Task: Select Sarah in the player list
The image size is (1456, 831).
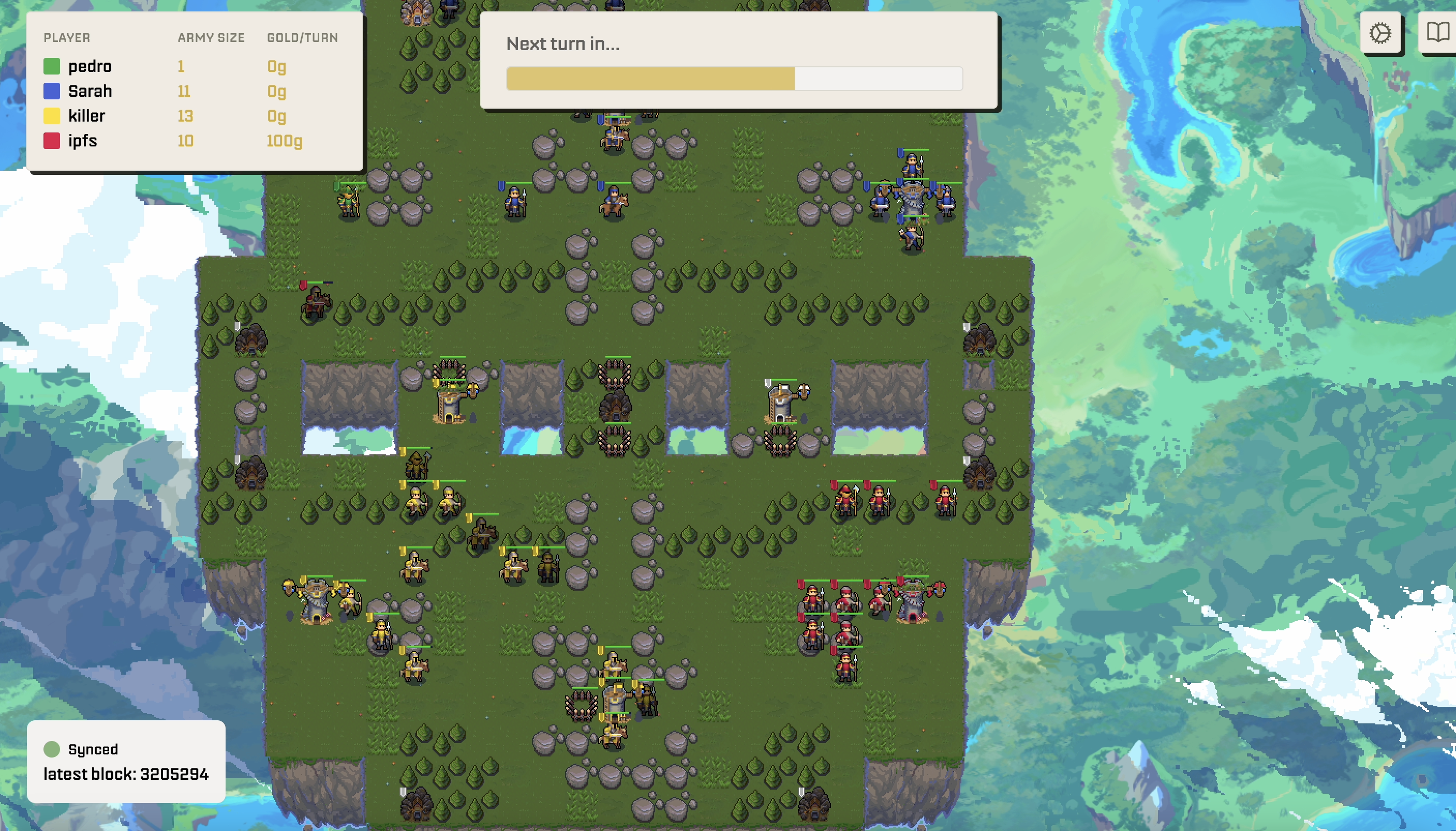Action: point(90,91)
